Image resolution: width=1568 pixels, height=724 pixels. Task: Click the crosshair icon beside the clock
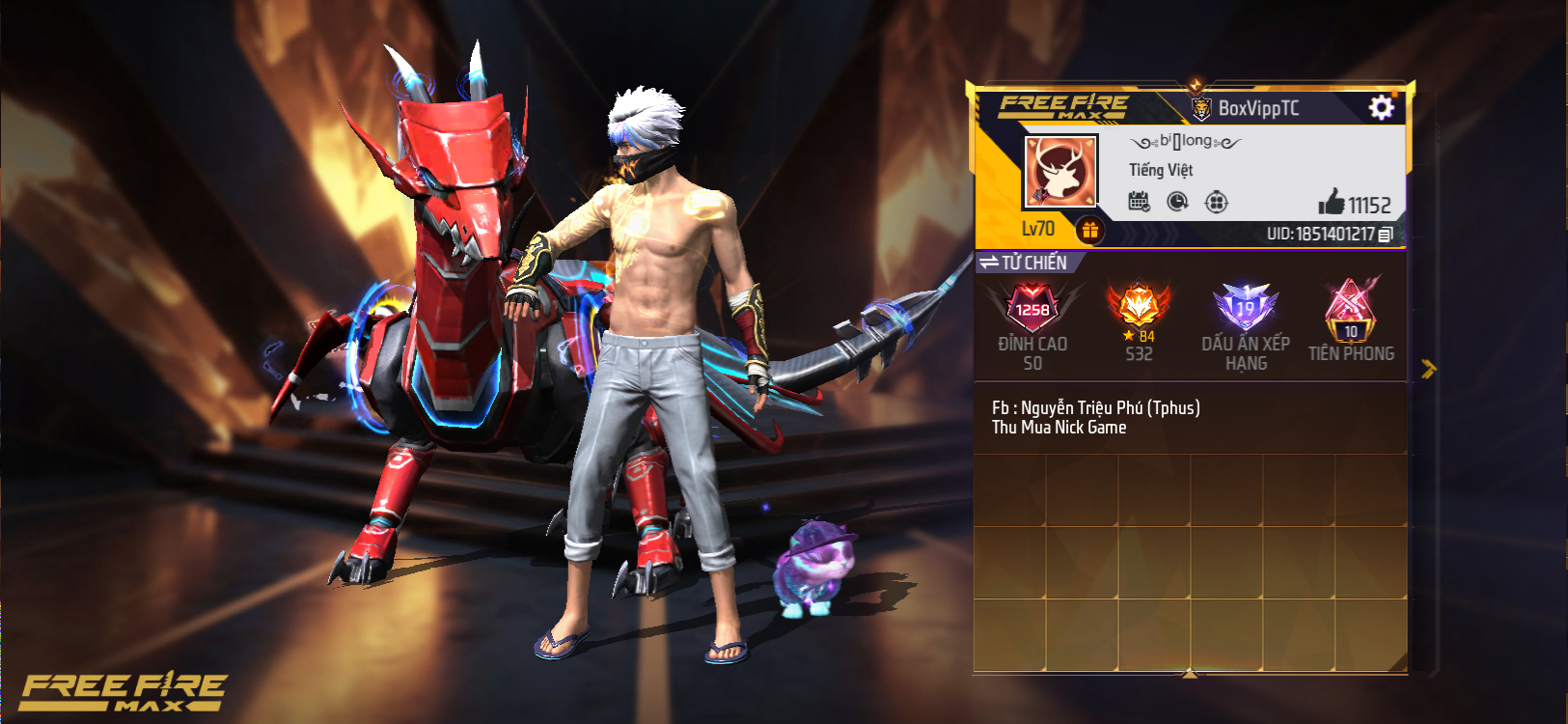(1217, 202)
